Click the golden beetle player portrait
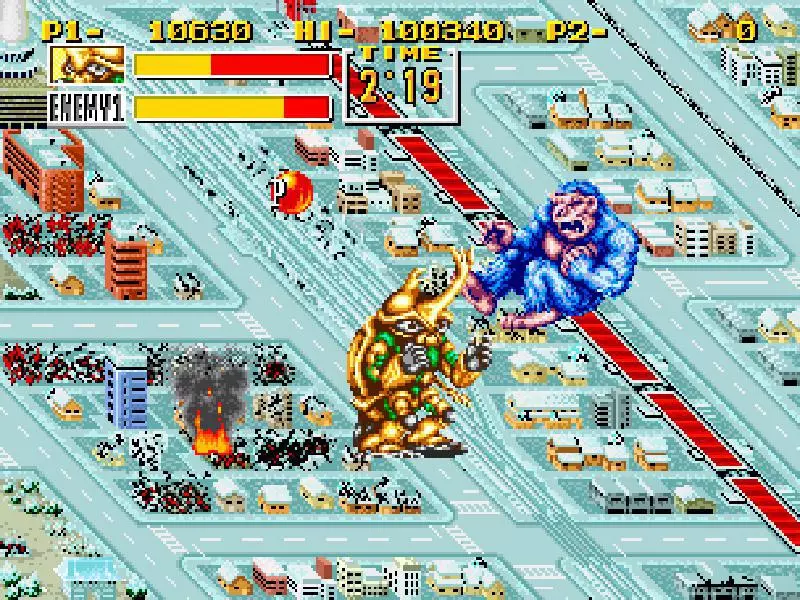Image resolution: width=800 pixels, height=600 pixels. [87, 65]
